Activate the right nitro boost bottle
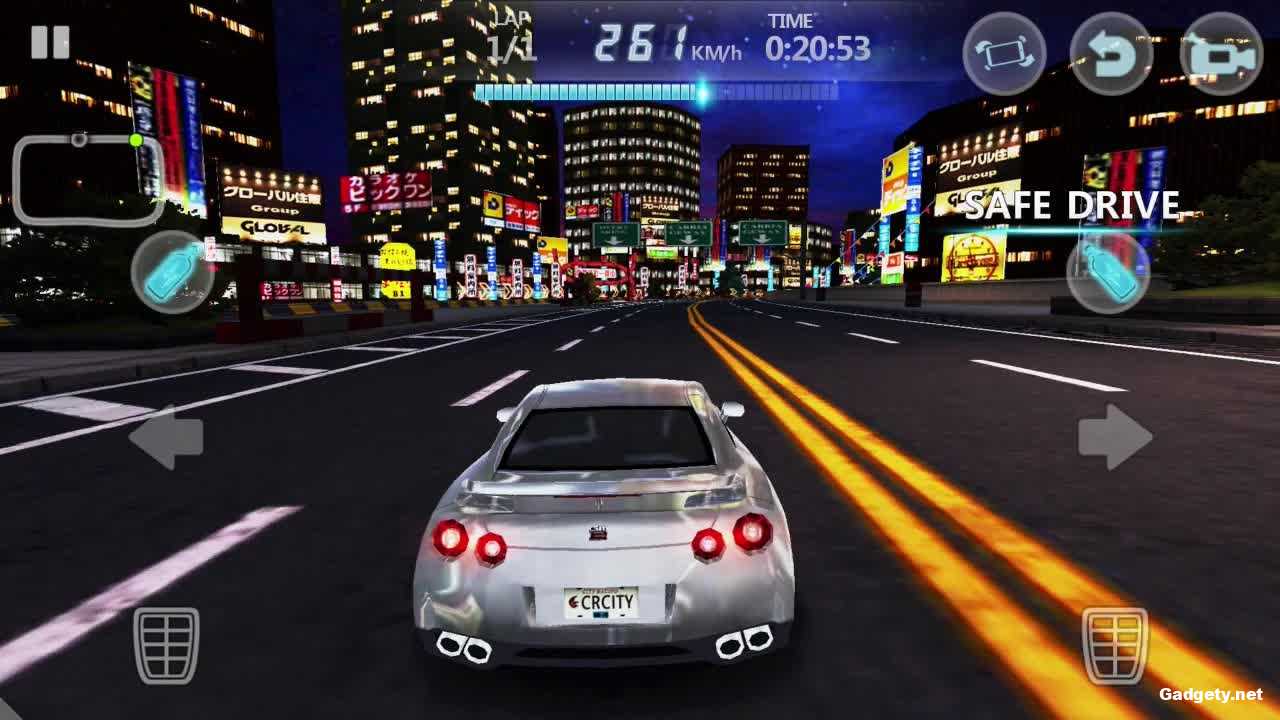Screen dimensions: 1280x720 coord(1107,272)
